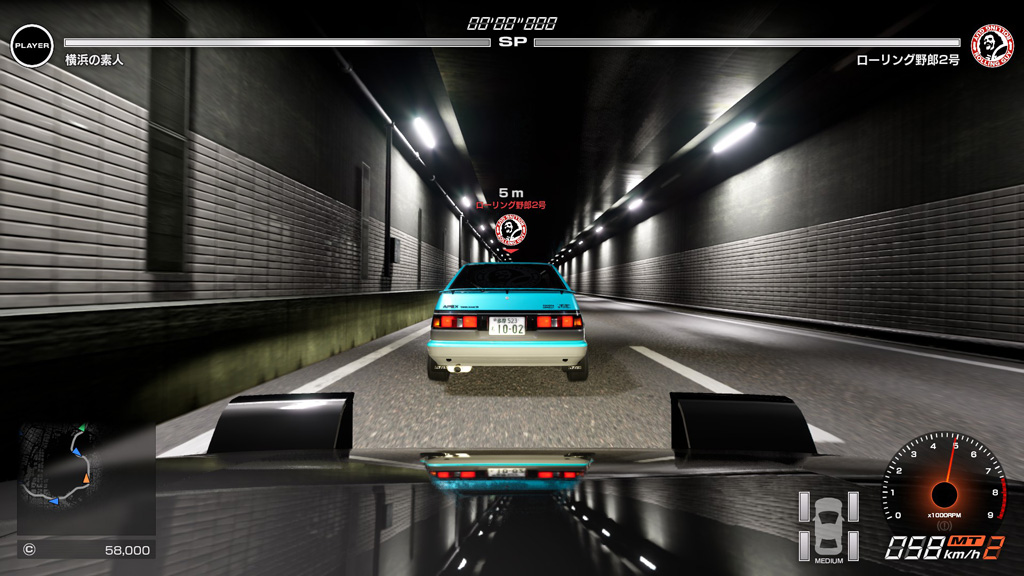Viewport: 1024px width, 576px height.
Task: Click the tachometer gauge
Action: pos(944,487)
